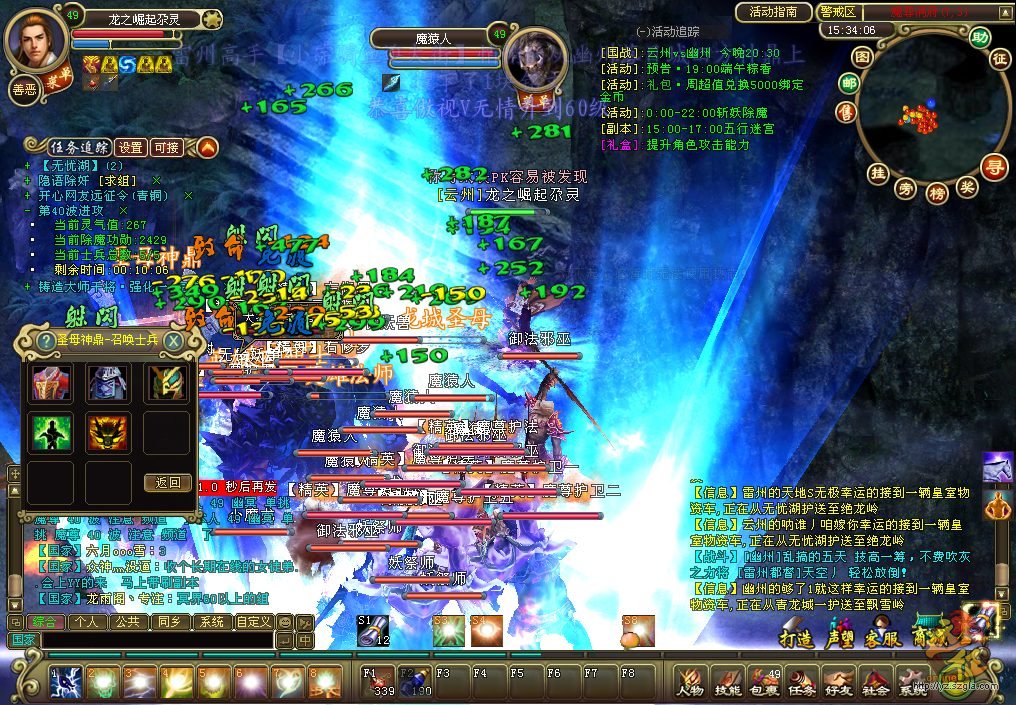1016x705 pixels.
Task: Click the 奖 reward button
Action: click(967, 186)
